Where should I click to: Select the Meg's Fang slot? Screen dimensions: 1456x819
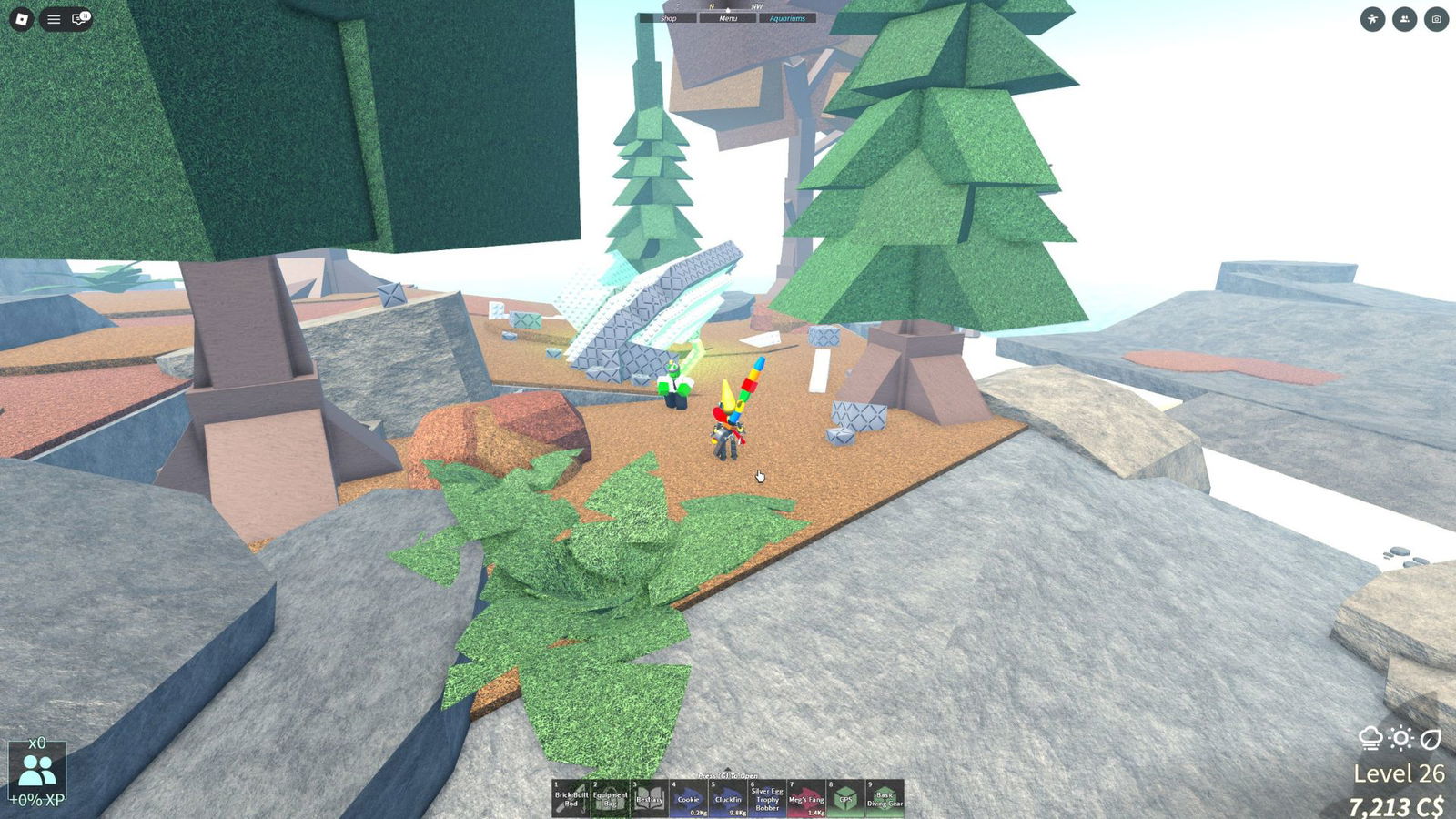pyautogui.click(x=806, y=798)
